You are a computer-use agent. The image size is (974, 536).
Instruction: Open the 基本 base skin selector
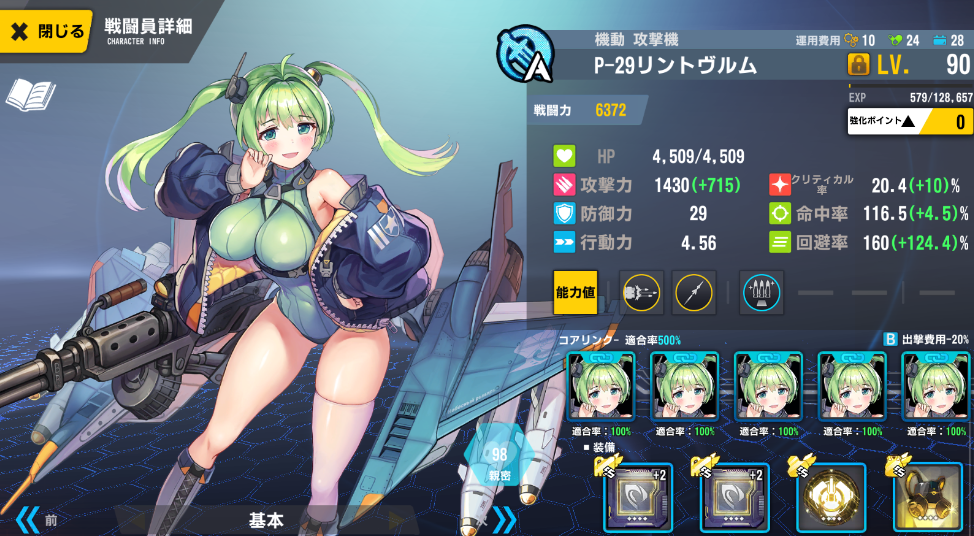(x=266, y=520)
